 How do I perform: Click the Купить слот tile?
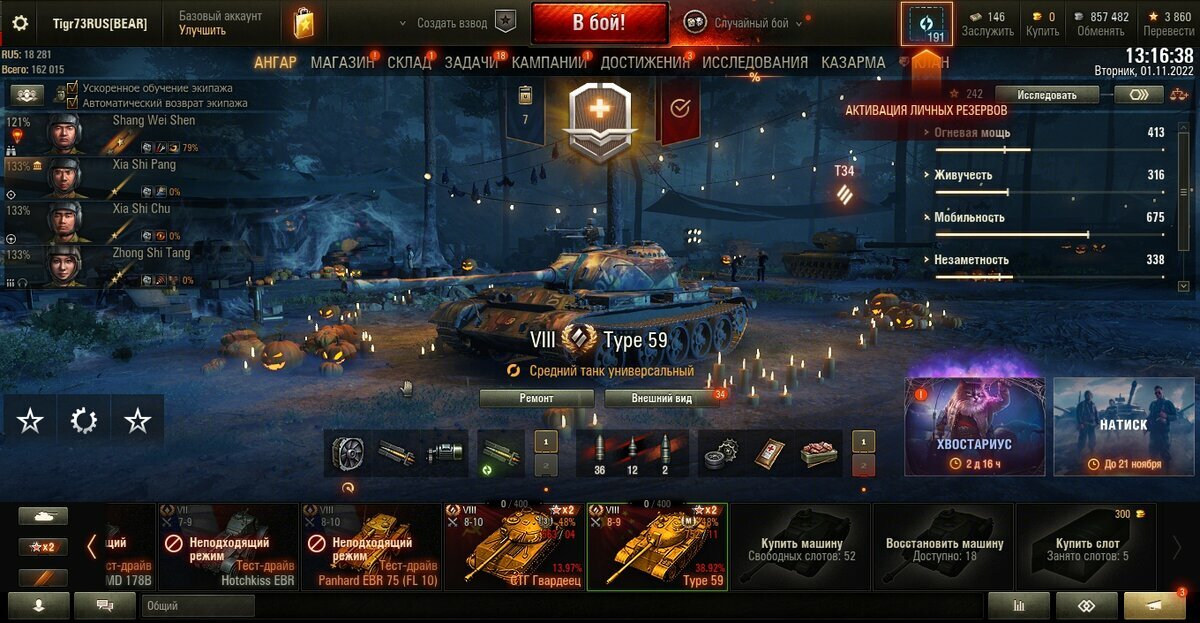click(x=1085, y=546)
